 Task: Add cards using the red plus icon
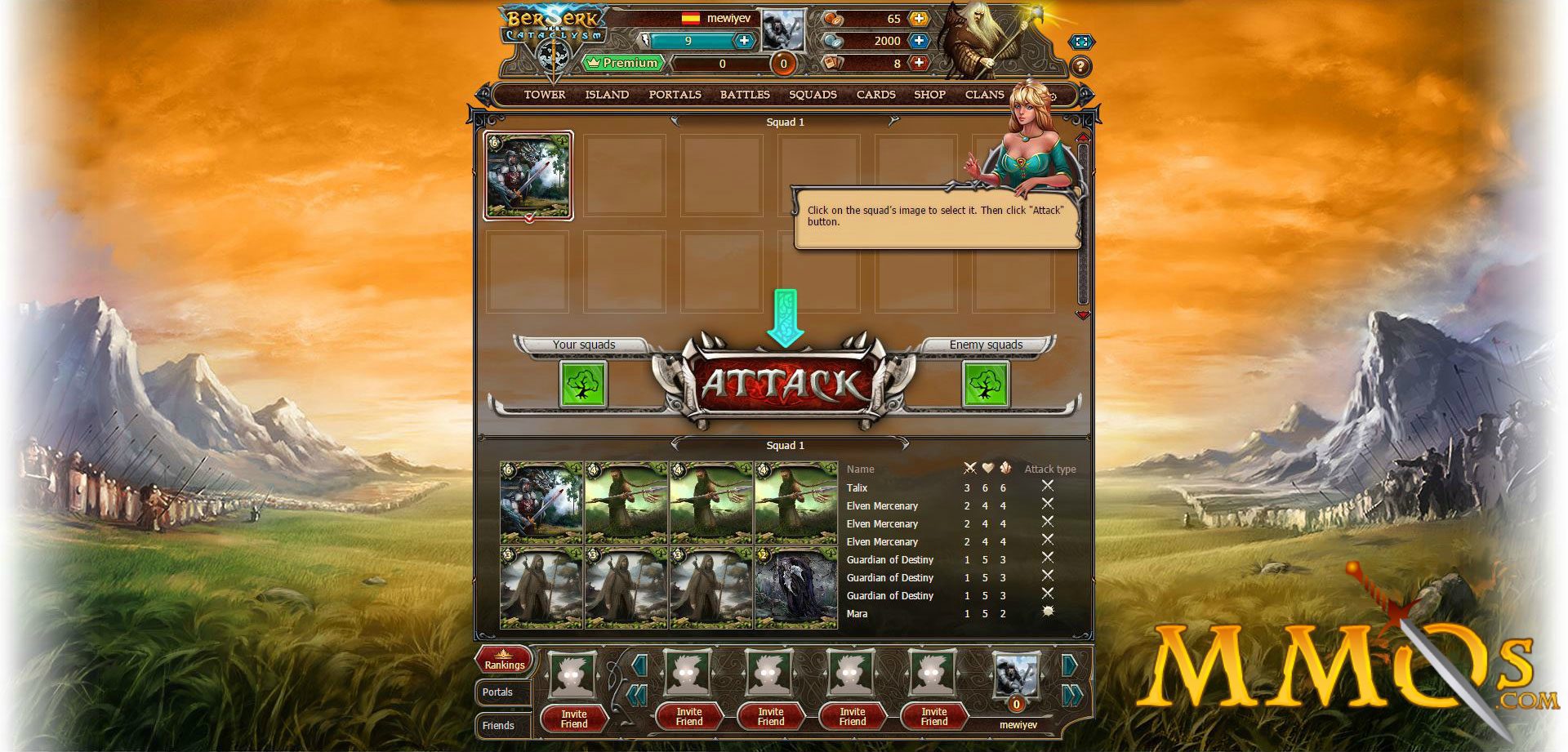click(x=919, y=63)
